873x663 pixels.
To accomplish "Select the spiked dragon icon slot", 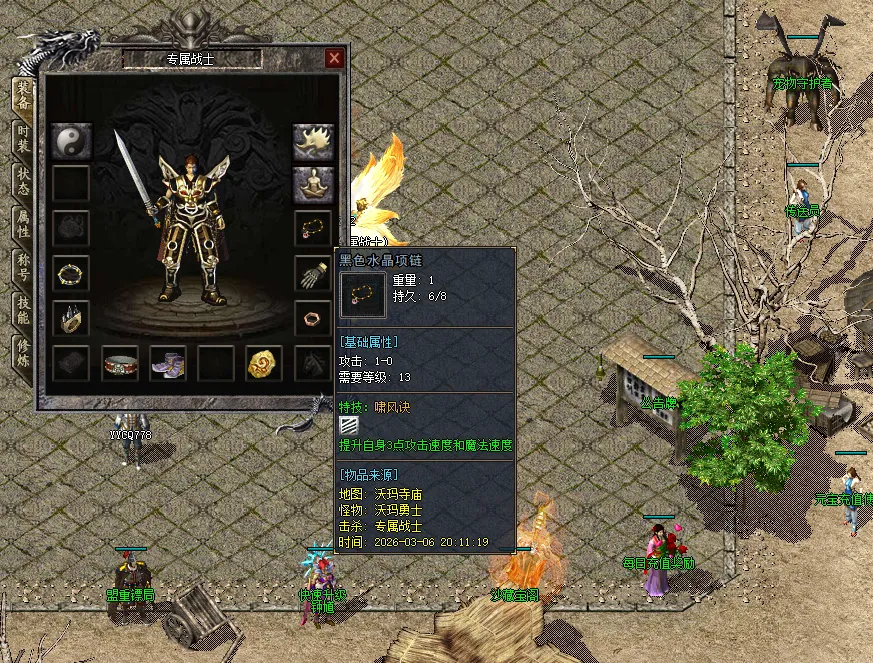I will (x=313, y=142).
